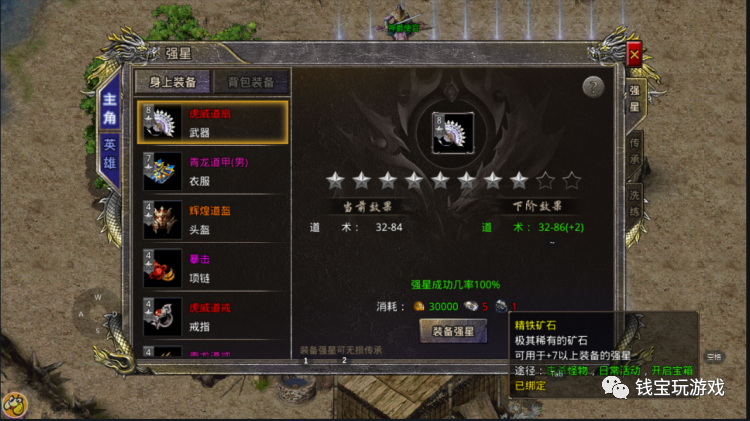Select the 强星 right-side tab
This screenshot has height=421, width=750.
point(634,99)
